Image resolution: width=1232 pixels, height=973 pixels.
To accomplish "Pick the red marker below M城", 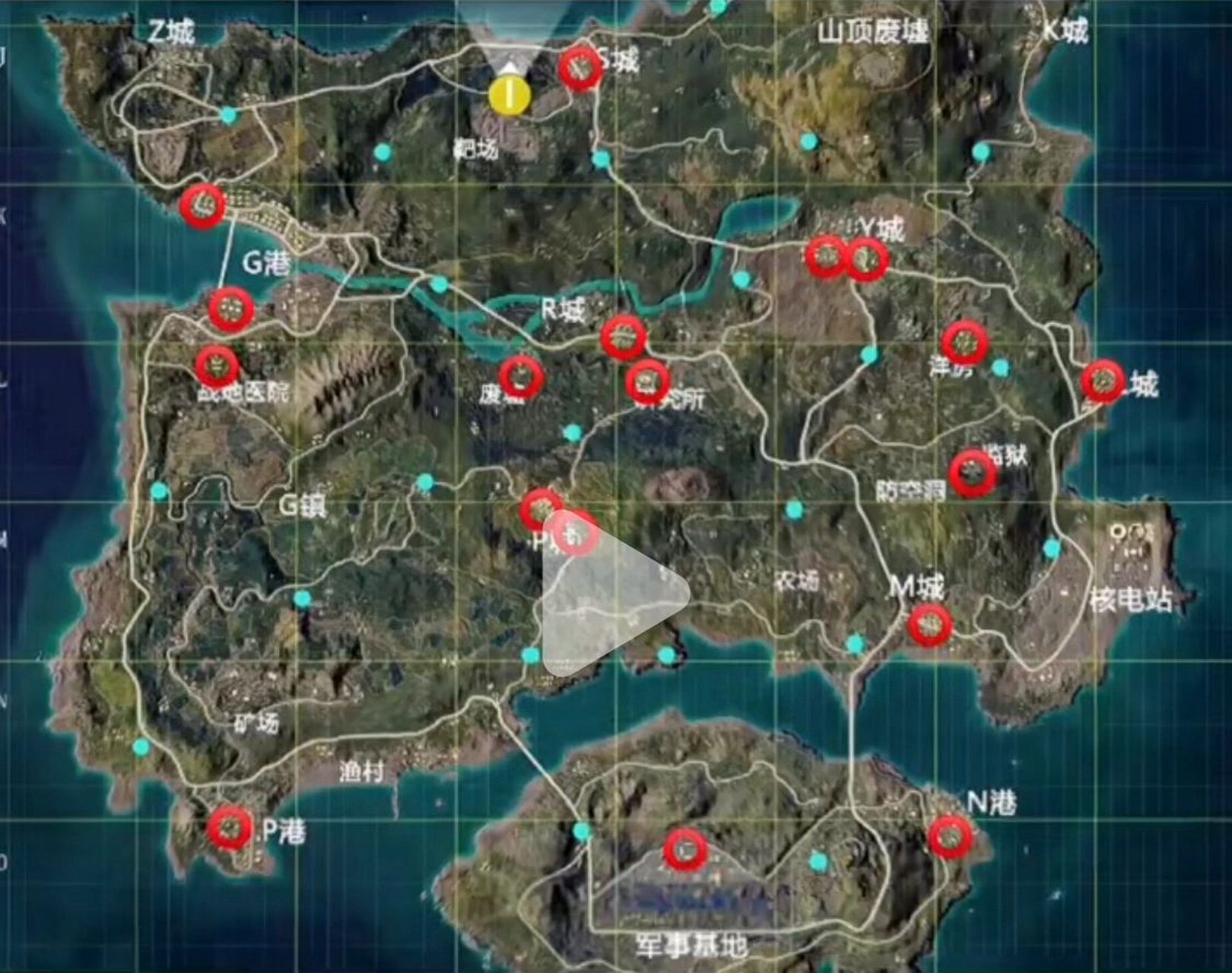I will [x=929, y=626].
